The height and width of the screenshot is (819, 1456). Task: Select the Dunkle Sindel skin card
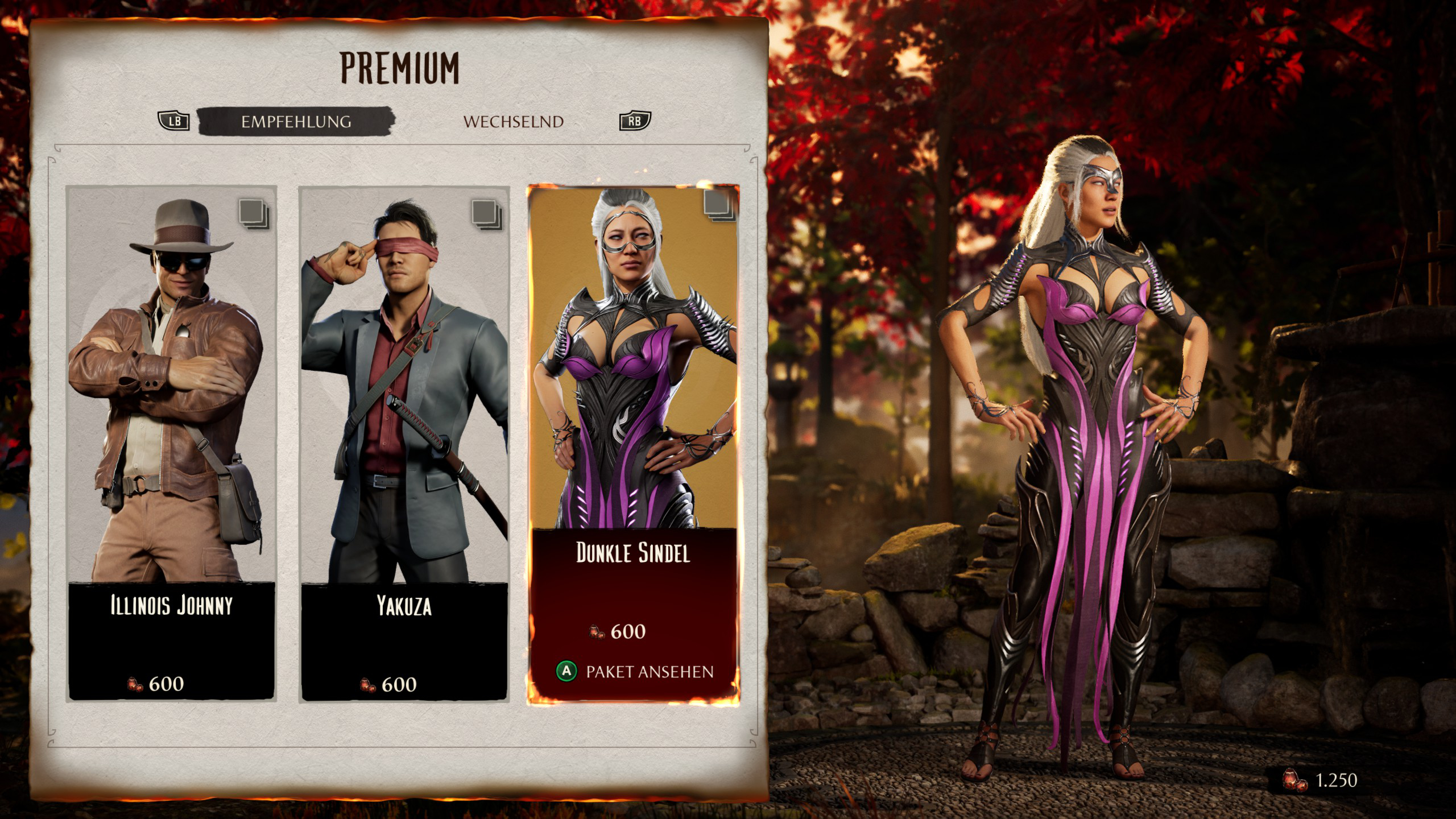633,398
